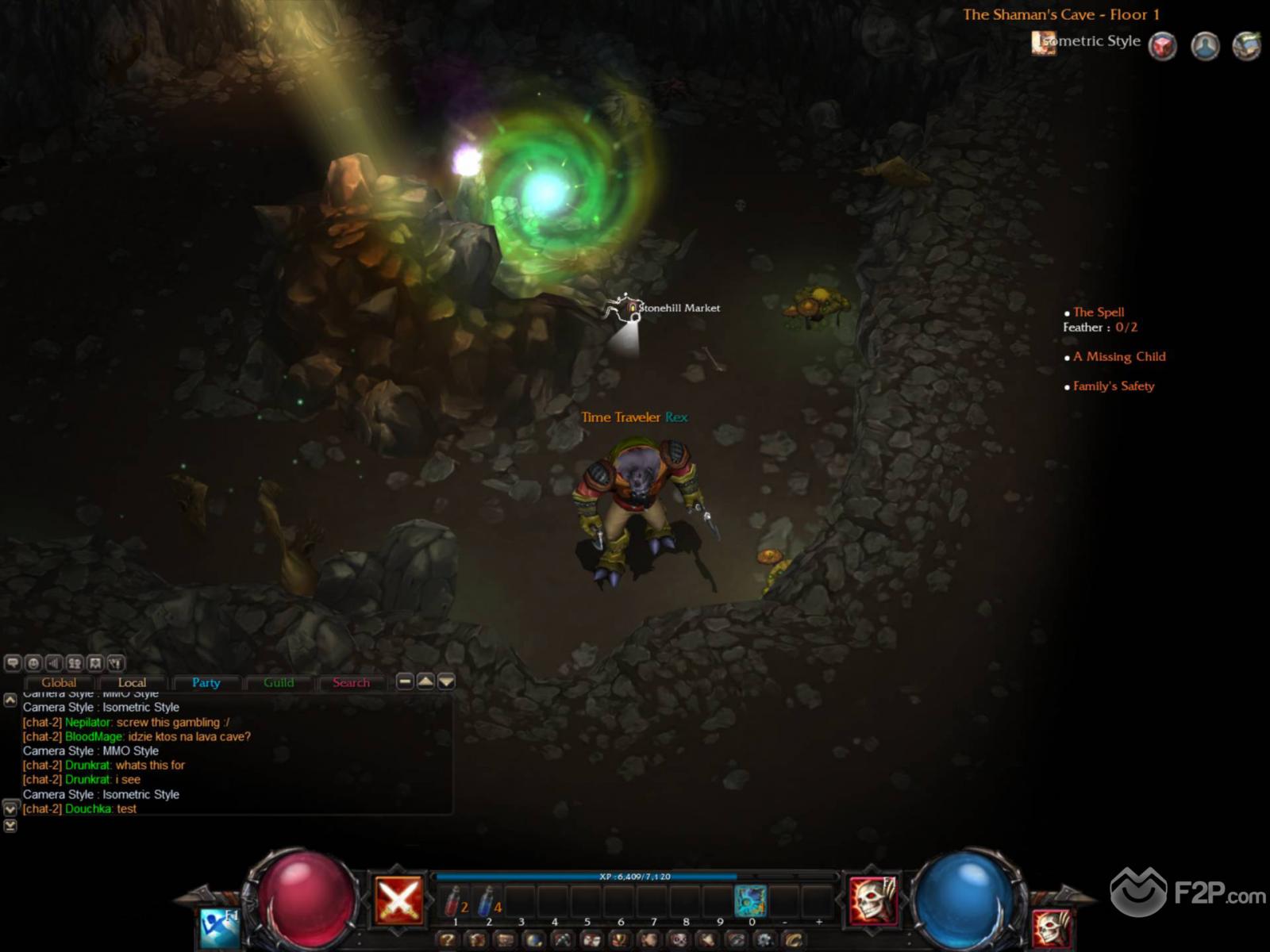Open the Search chat tab
The height and width of the screenshot is (952, 1270).
pos(351,682)
